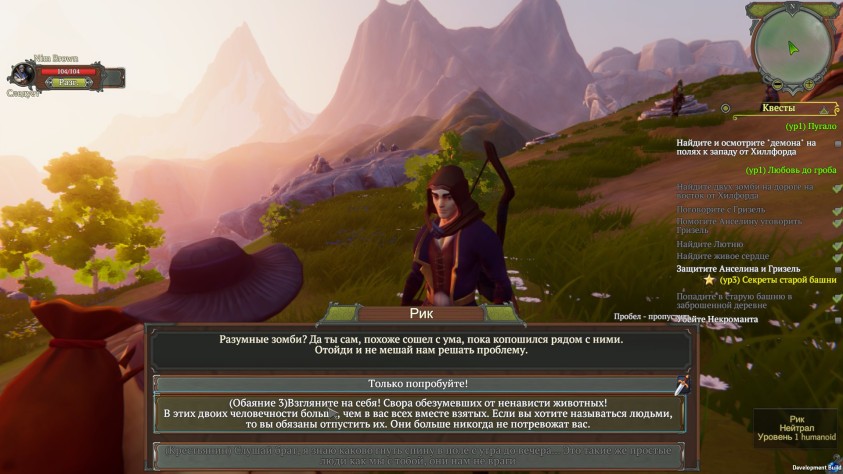
Task: Click the green "Разг." button under the companion's health
Action: (67, 82)
